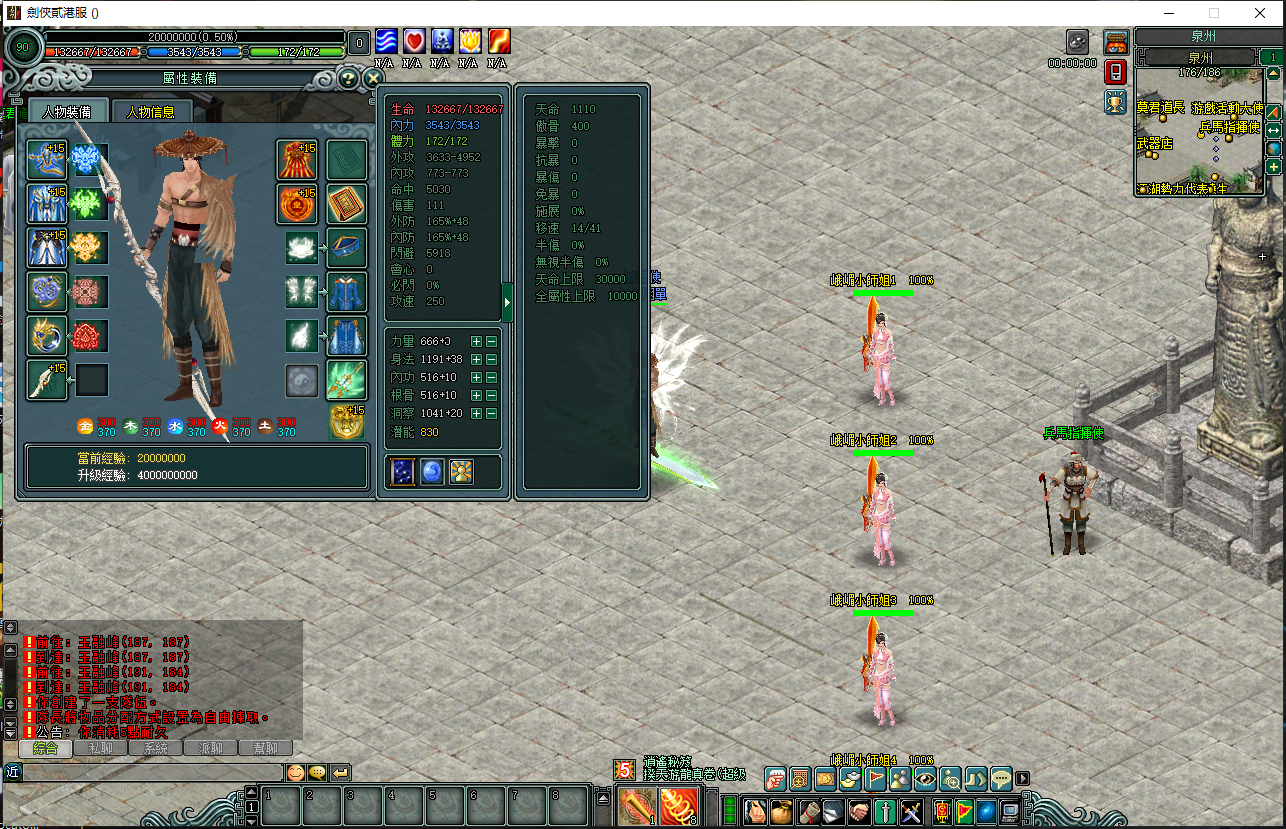
Task: Collapse the extended stats panel arrow
Action: pos(507,302)
